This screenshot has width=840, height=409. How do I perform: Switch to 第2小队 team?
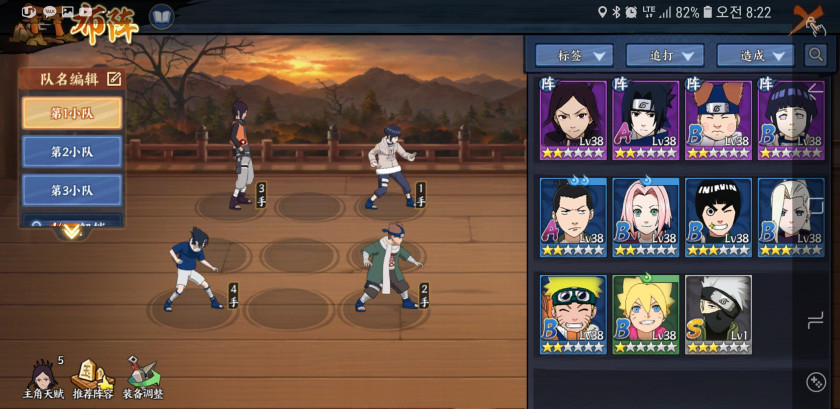tap(72, 151)
